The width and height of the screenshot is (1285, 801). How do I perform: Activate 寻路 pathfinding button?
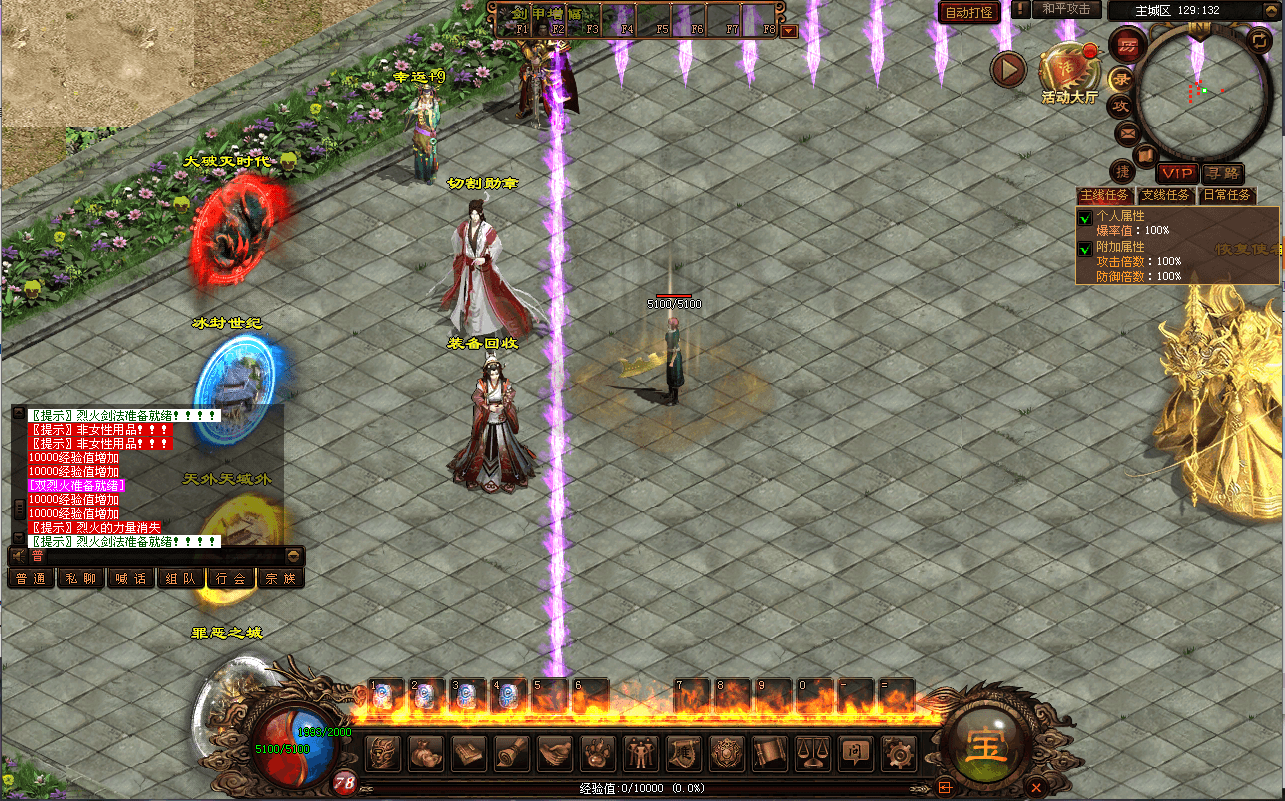1222,174
